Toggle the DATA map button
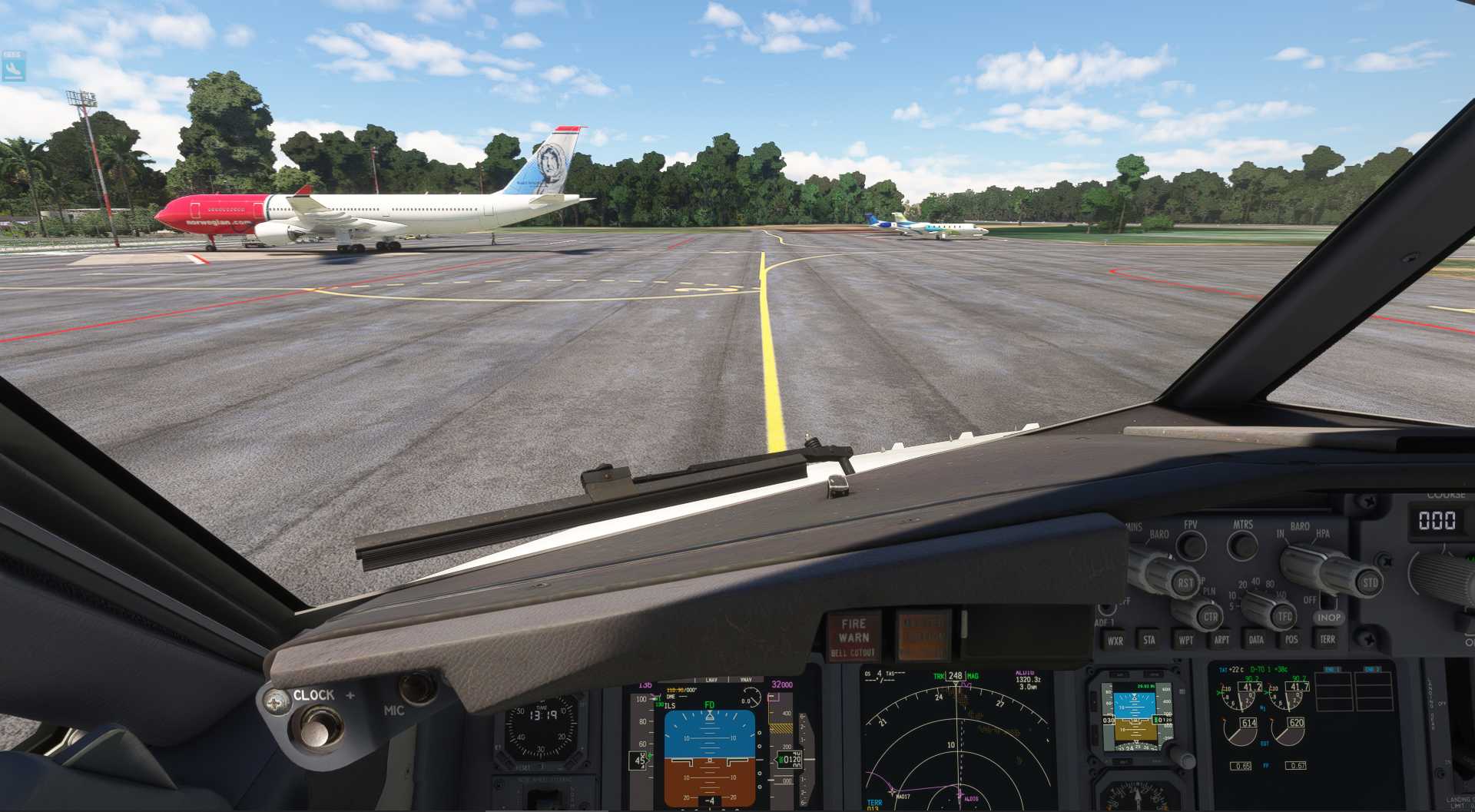Viewport: 1475px width, 812px height. click(x=1256, y=640)
